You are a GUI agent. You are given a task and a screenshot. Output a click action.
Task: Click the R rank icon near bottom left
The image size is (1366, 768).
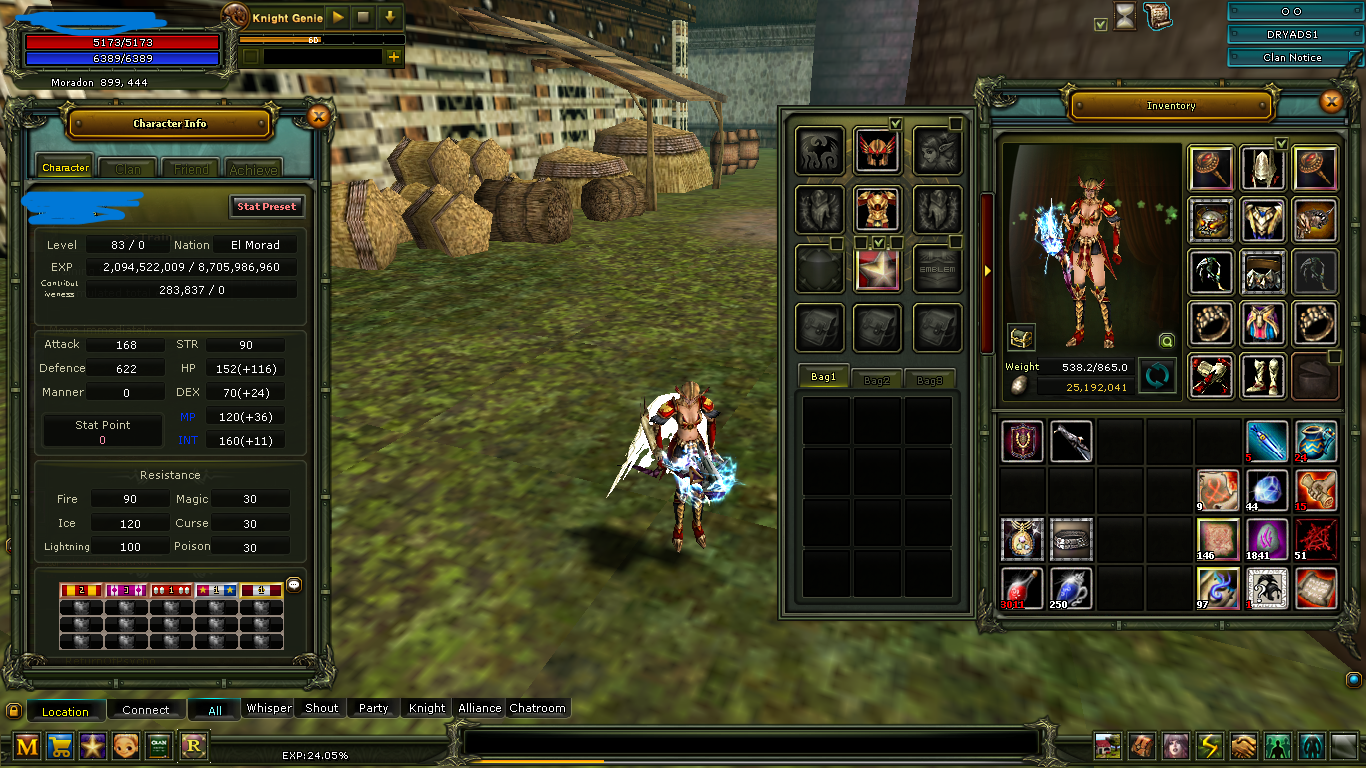(191, 746)
